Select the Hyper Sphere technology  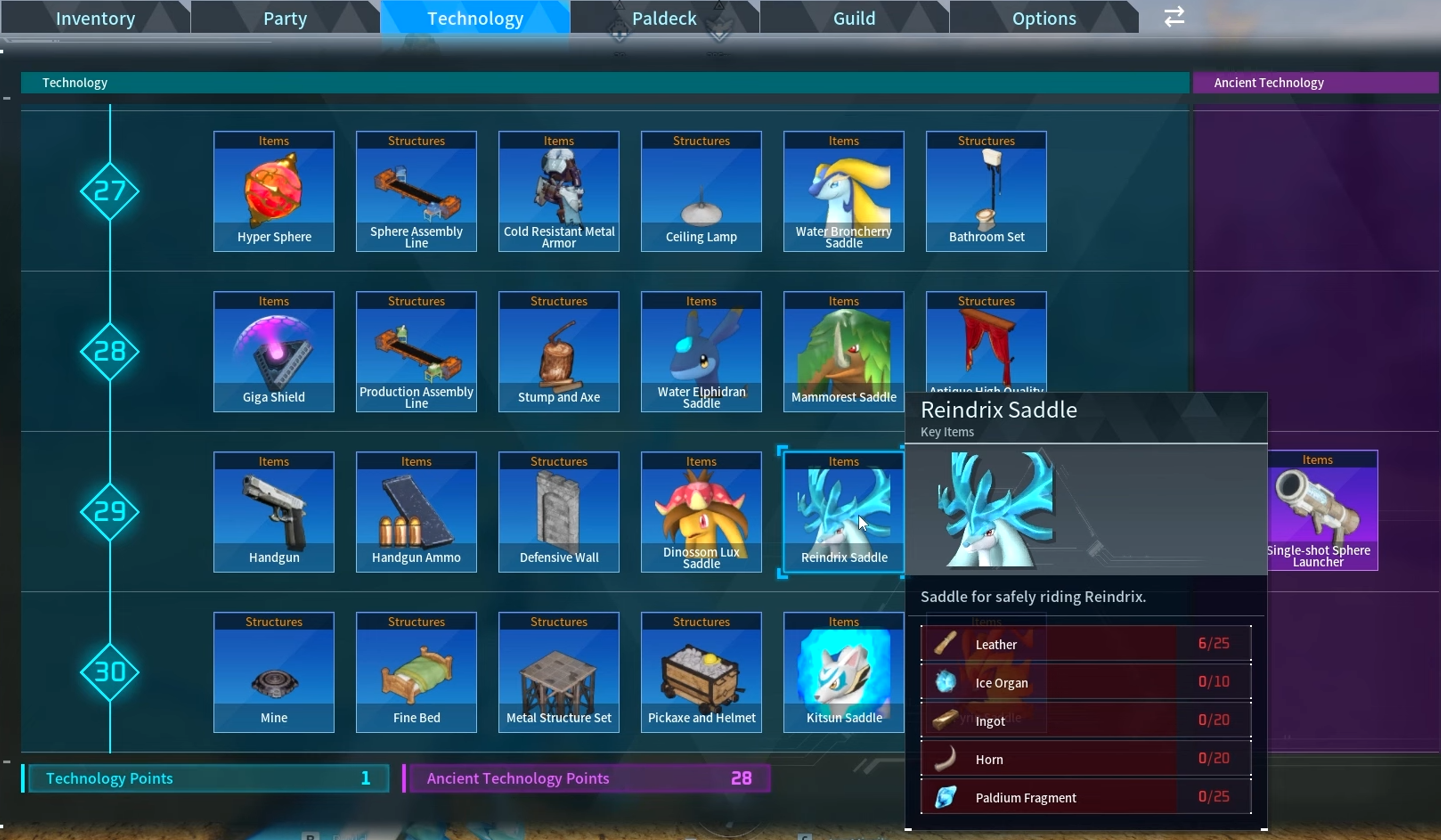(x=274, y=190)
